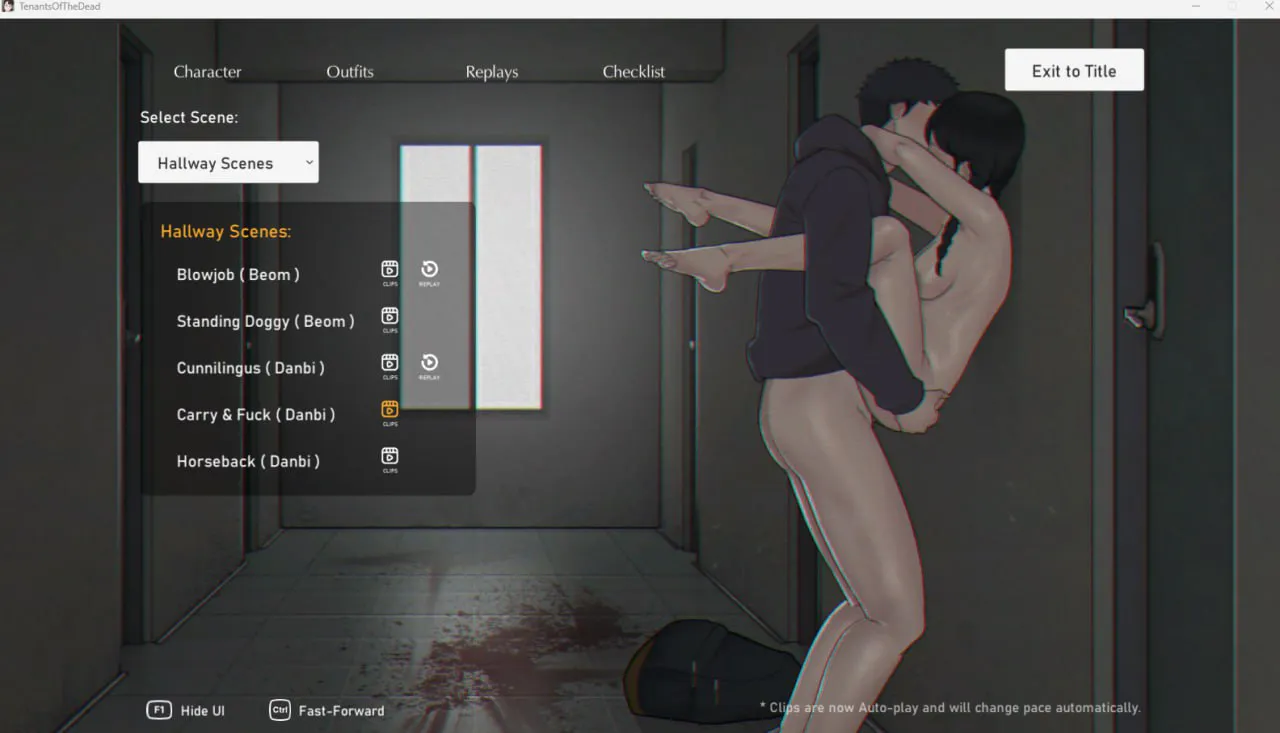This screenshot has width=1280, height=733.
Task: Start the replay for Cunnilingus (Danbi)
Action: (429, 363)
